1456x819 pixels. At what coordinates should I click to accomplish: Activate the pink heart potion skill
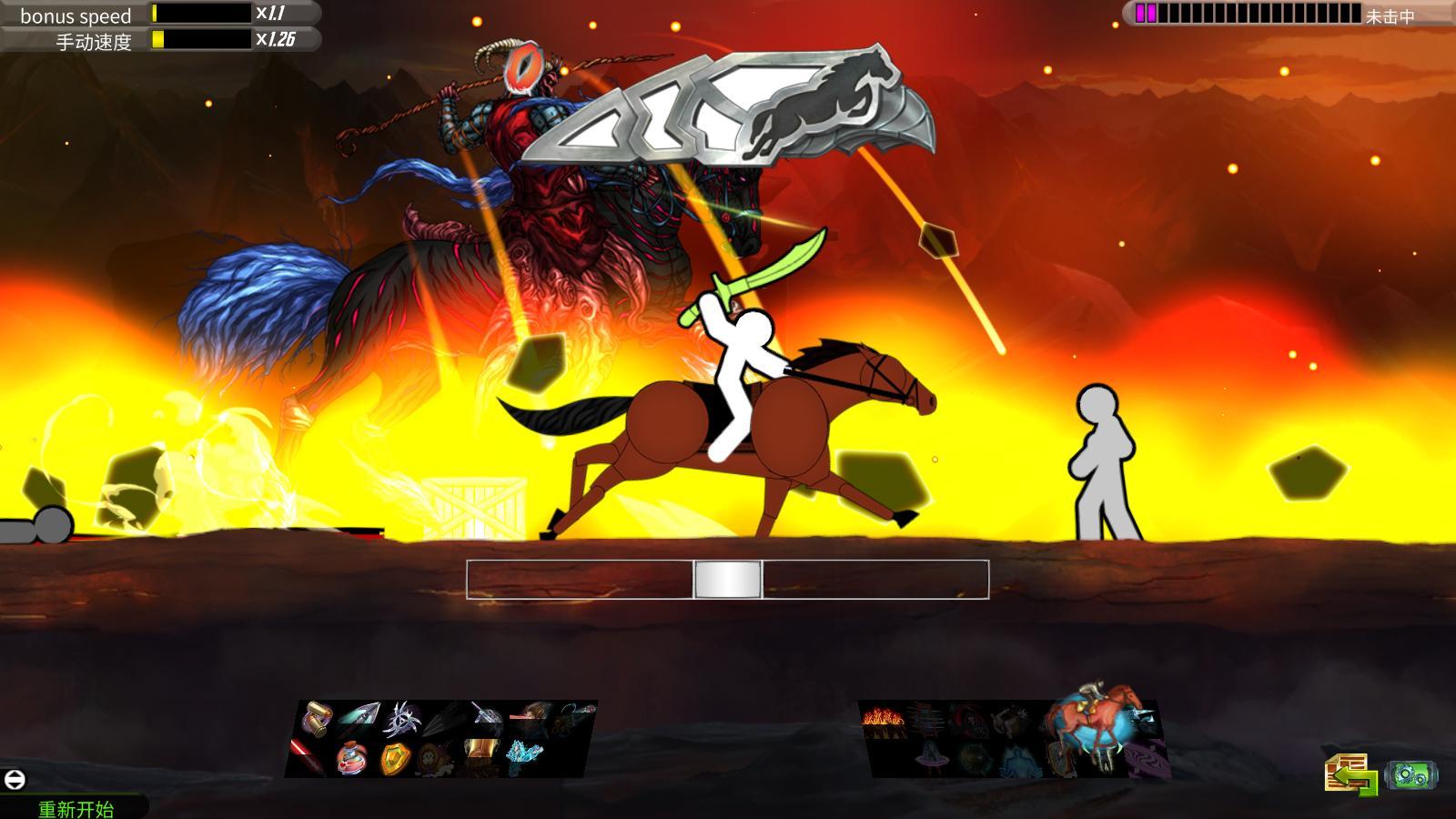pos(353,757)
